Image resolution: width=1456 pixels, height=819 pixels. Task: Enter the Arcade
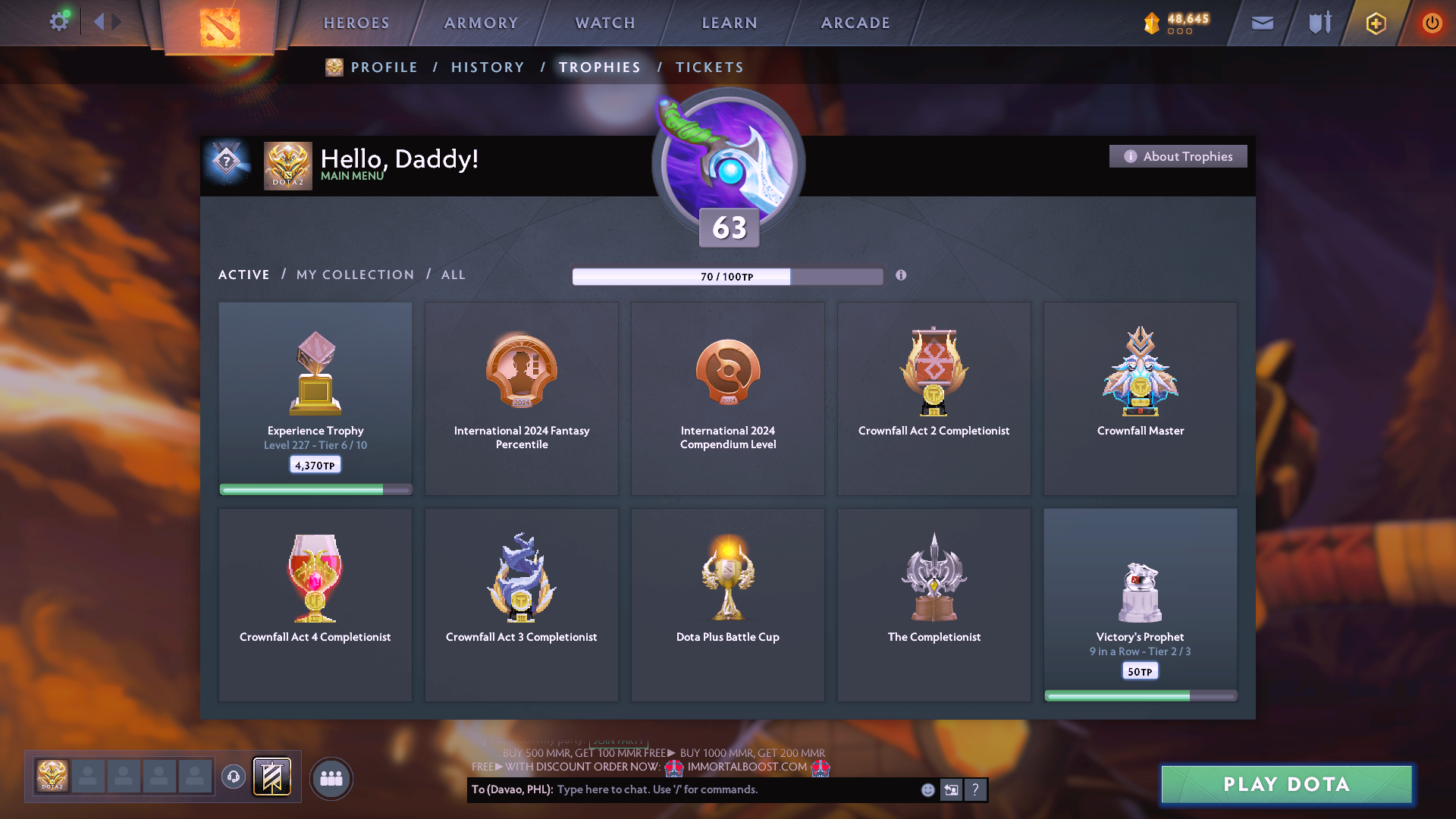point(855,23)
